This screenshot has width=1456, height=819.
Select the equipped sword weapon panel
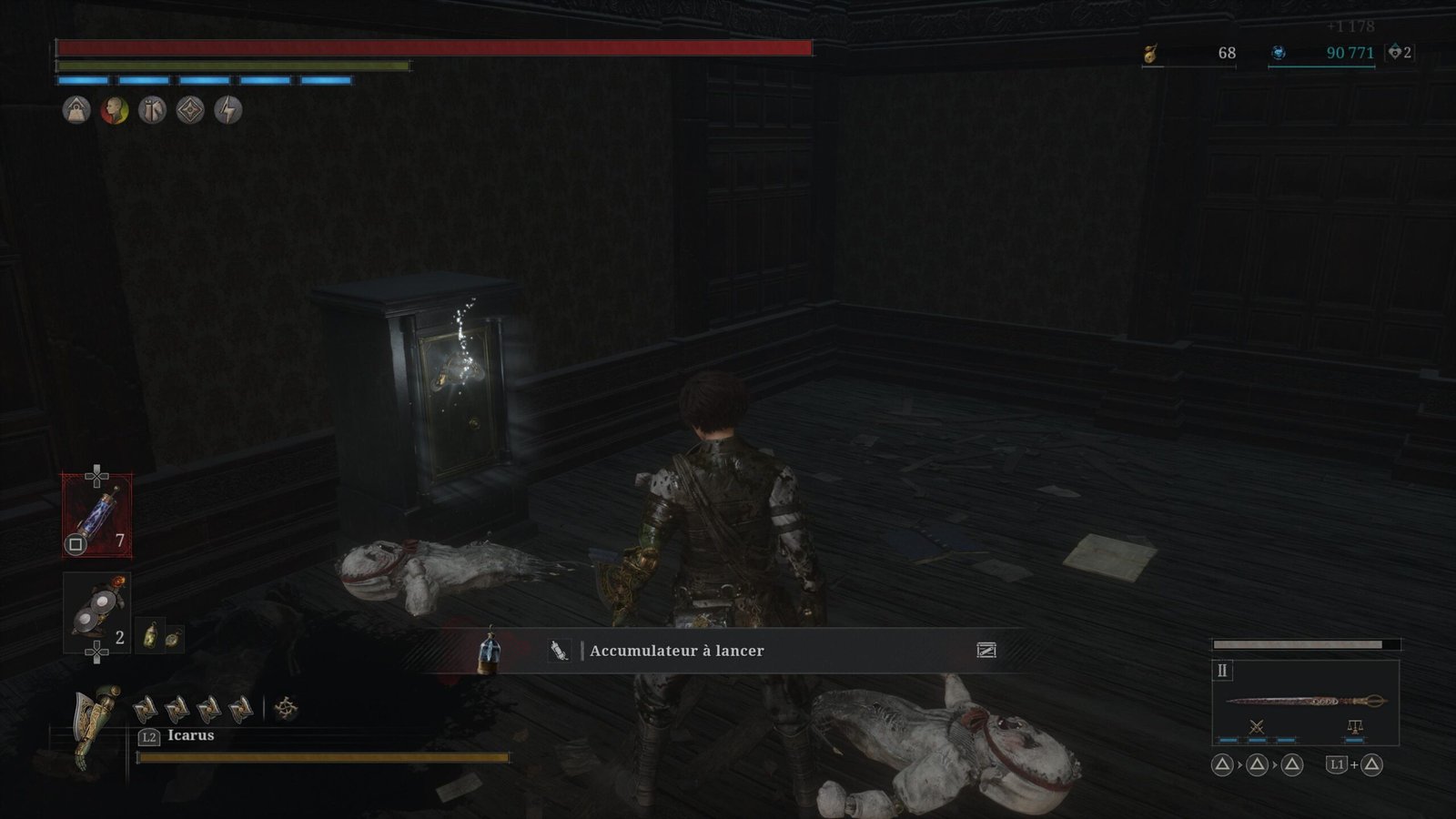pos(1305,701)
